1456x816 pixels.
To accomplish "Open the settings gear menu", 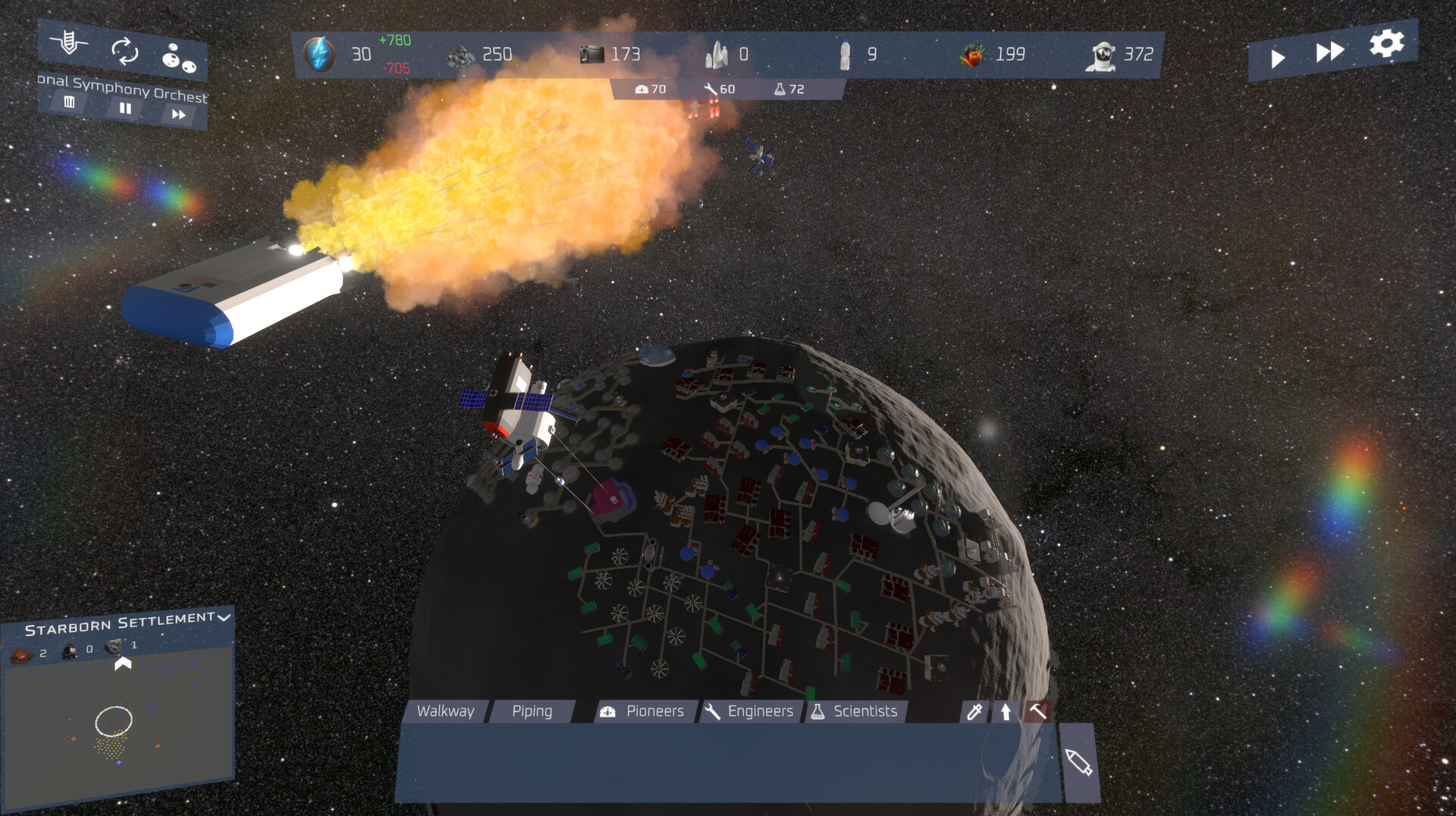I will pos(1386,43).
